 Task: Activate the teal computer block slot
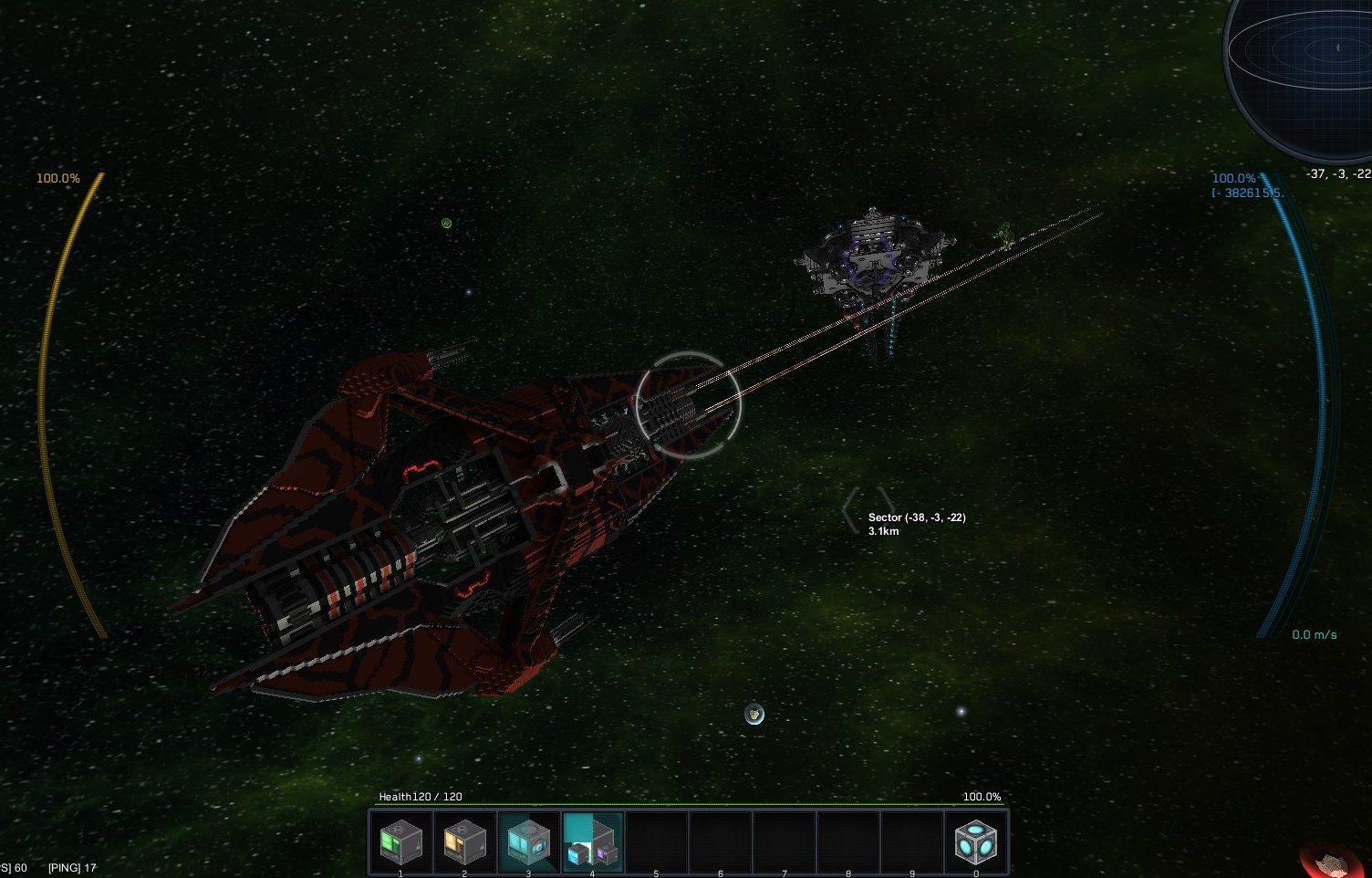(528, 841)
